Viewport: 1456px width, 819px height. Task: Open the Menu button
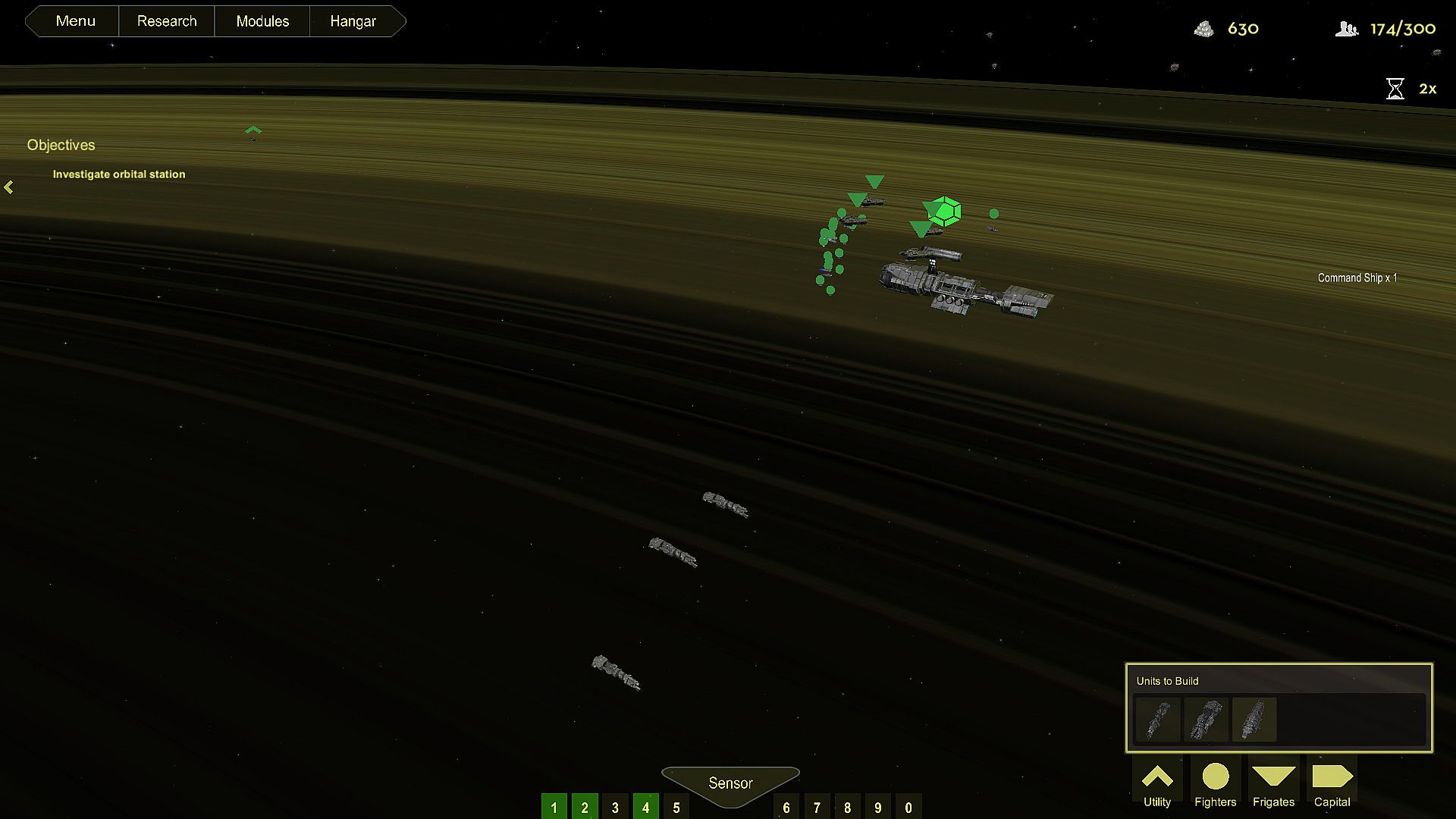point(75,21)
